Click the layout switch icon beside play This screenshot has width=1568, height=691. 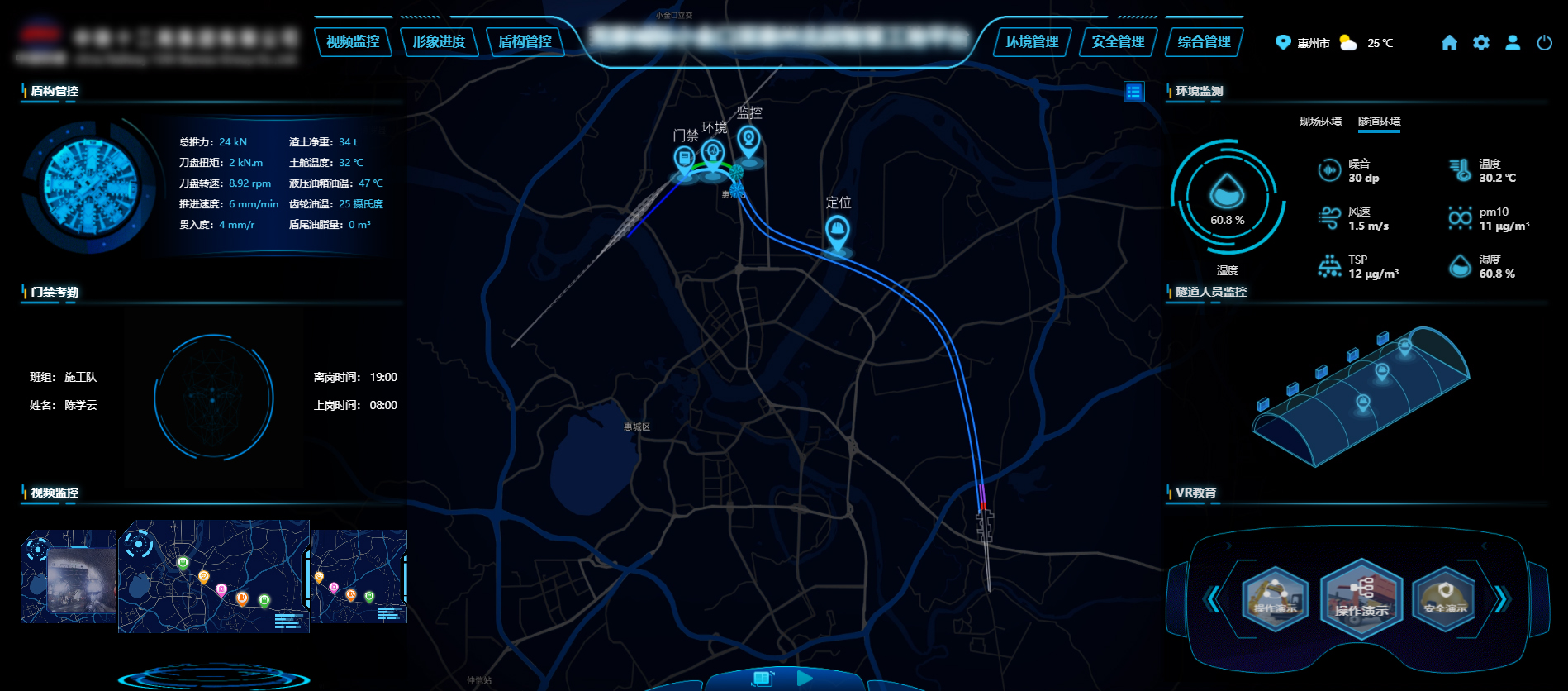pyautogui.click(x=762, y=679)
